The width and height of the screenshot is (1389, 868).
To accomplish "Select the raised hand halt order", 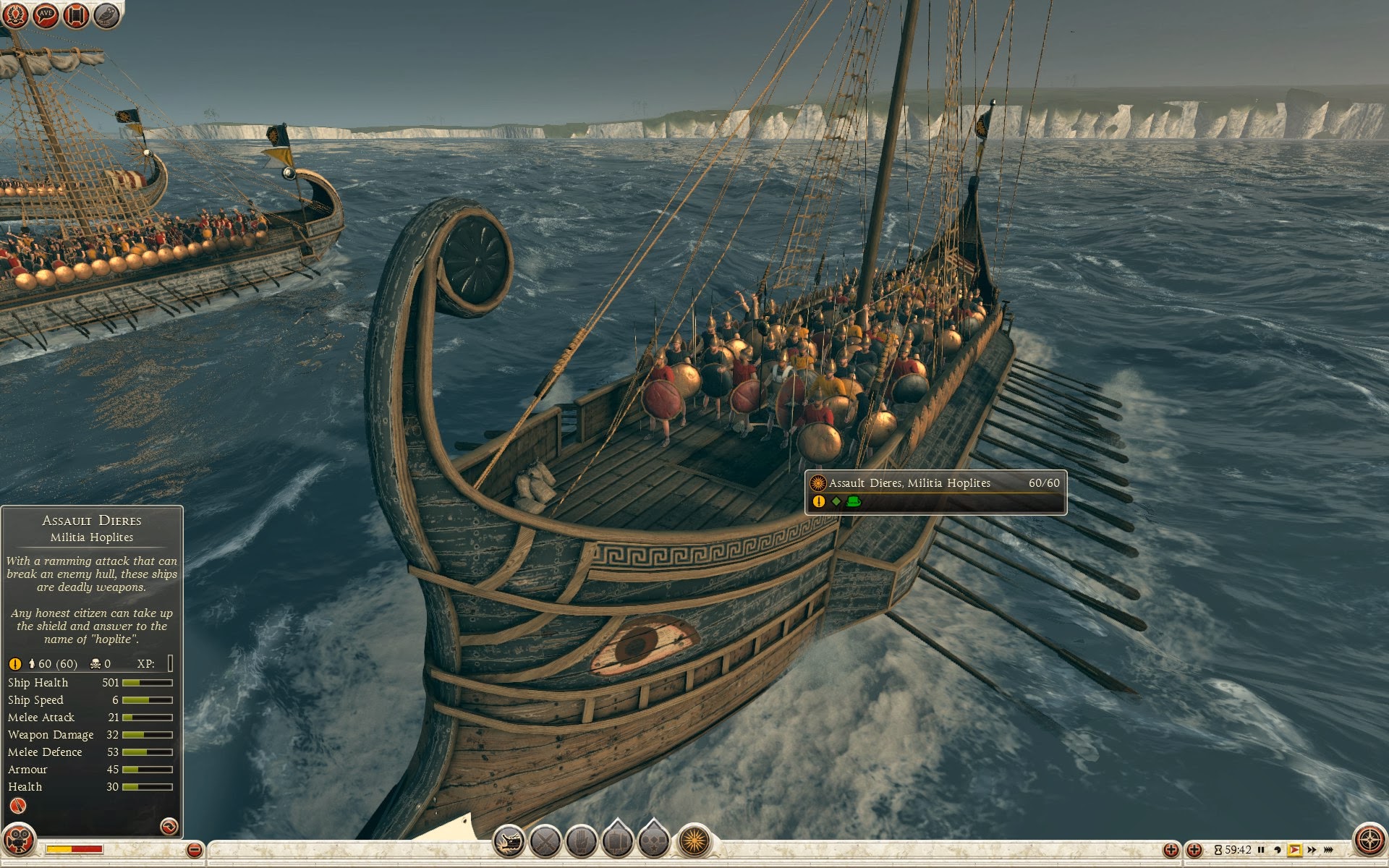I will coord(581,841).
